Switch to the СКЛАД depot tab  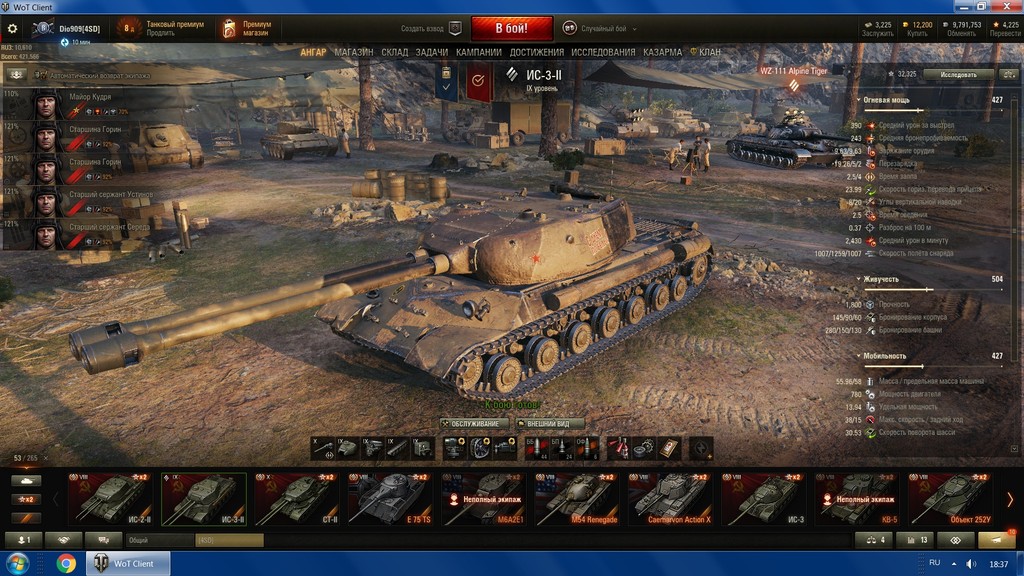pos(394,52)
